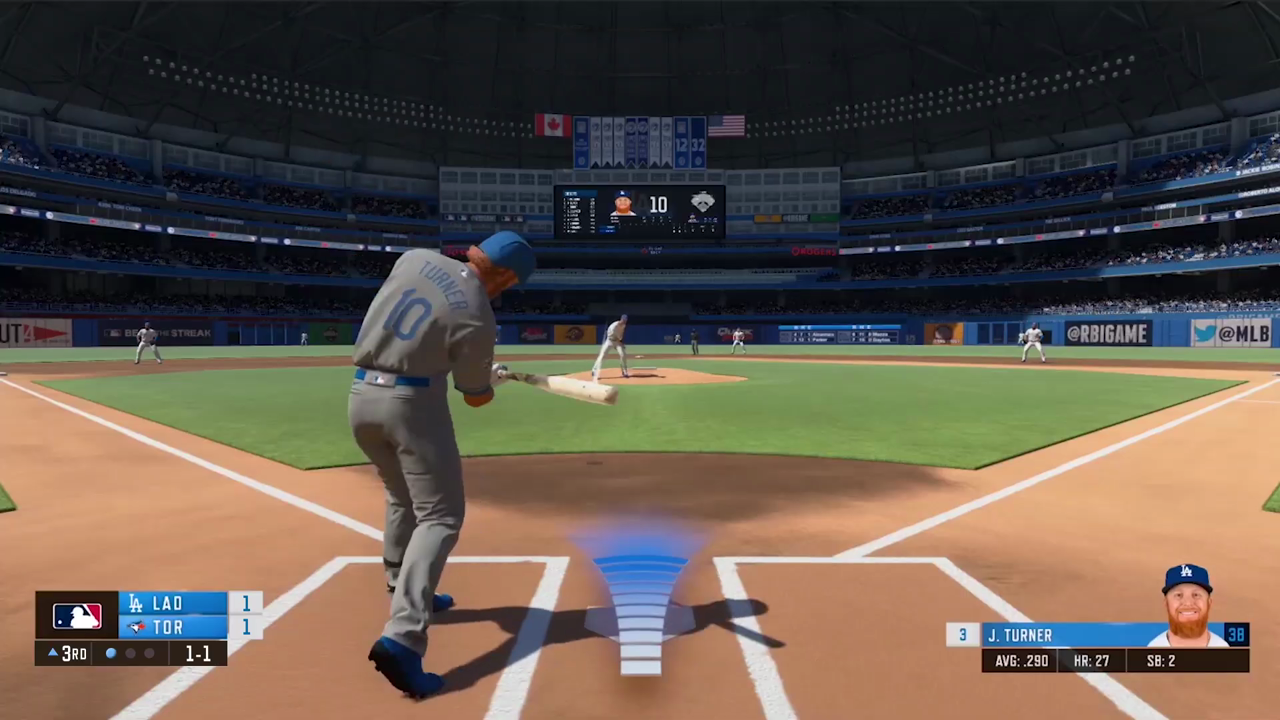
Task: Click the @RBIGAME outfield banner
Action: click(x=1108, y=334)
